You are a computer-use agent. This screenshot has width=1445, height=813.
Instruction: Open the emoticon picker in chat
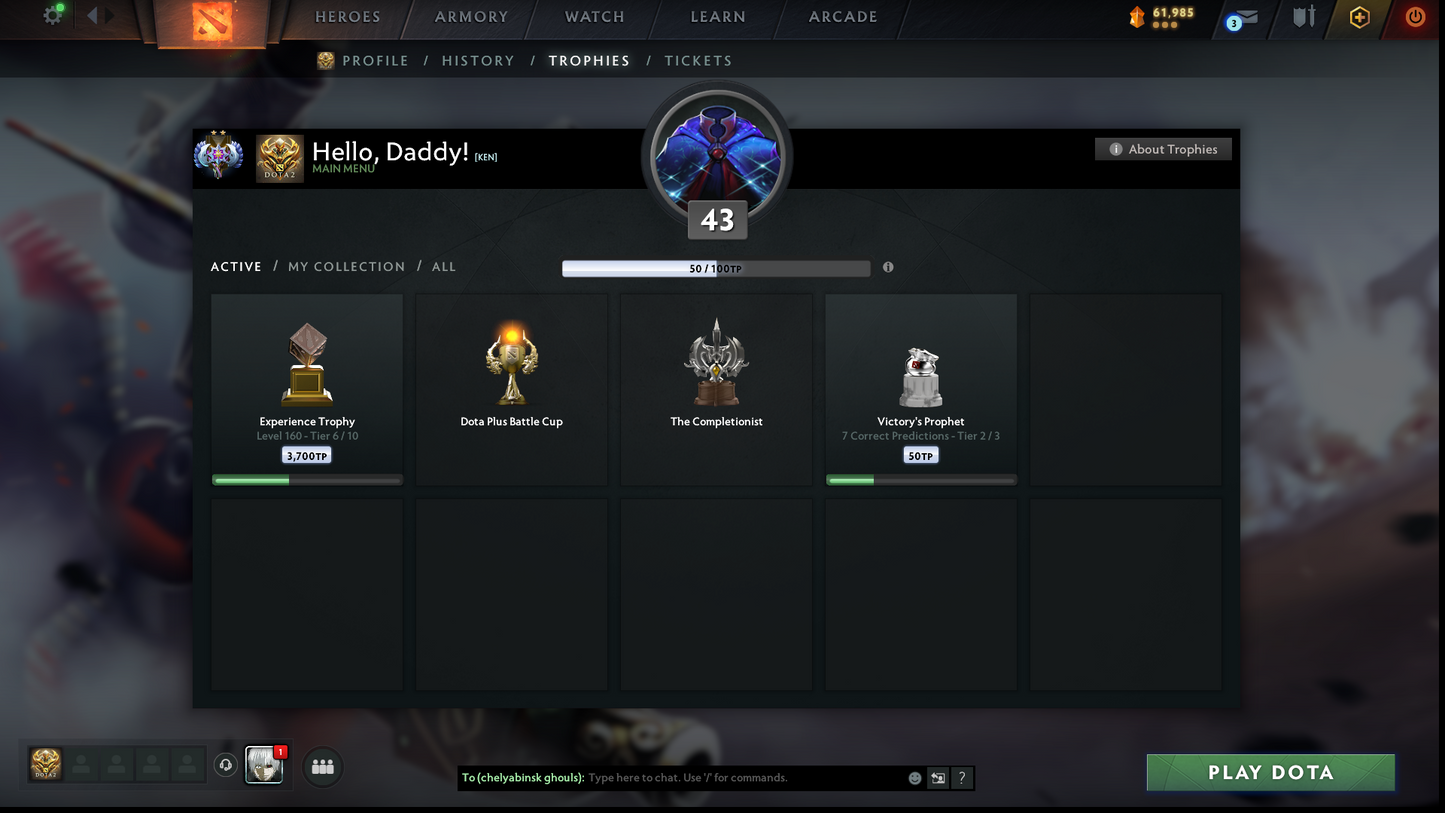click(x=914, y=777)
